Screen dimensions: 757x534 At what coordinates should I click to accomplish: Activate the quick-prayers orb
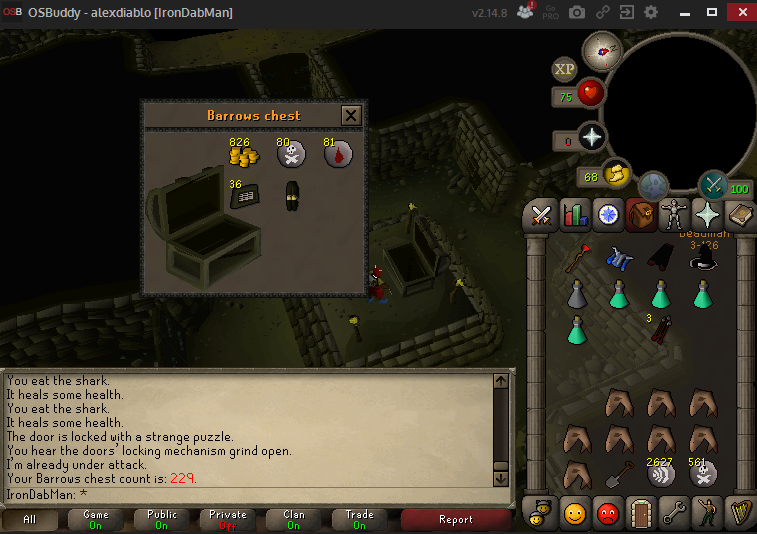pos(593,138)
